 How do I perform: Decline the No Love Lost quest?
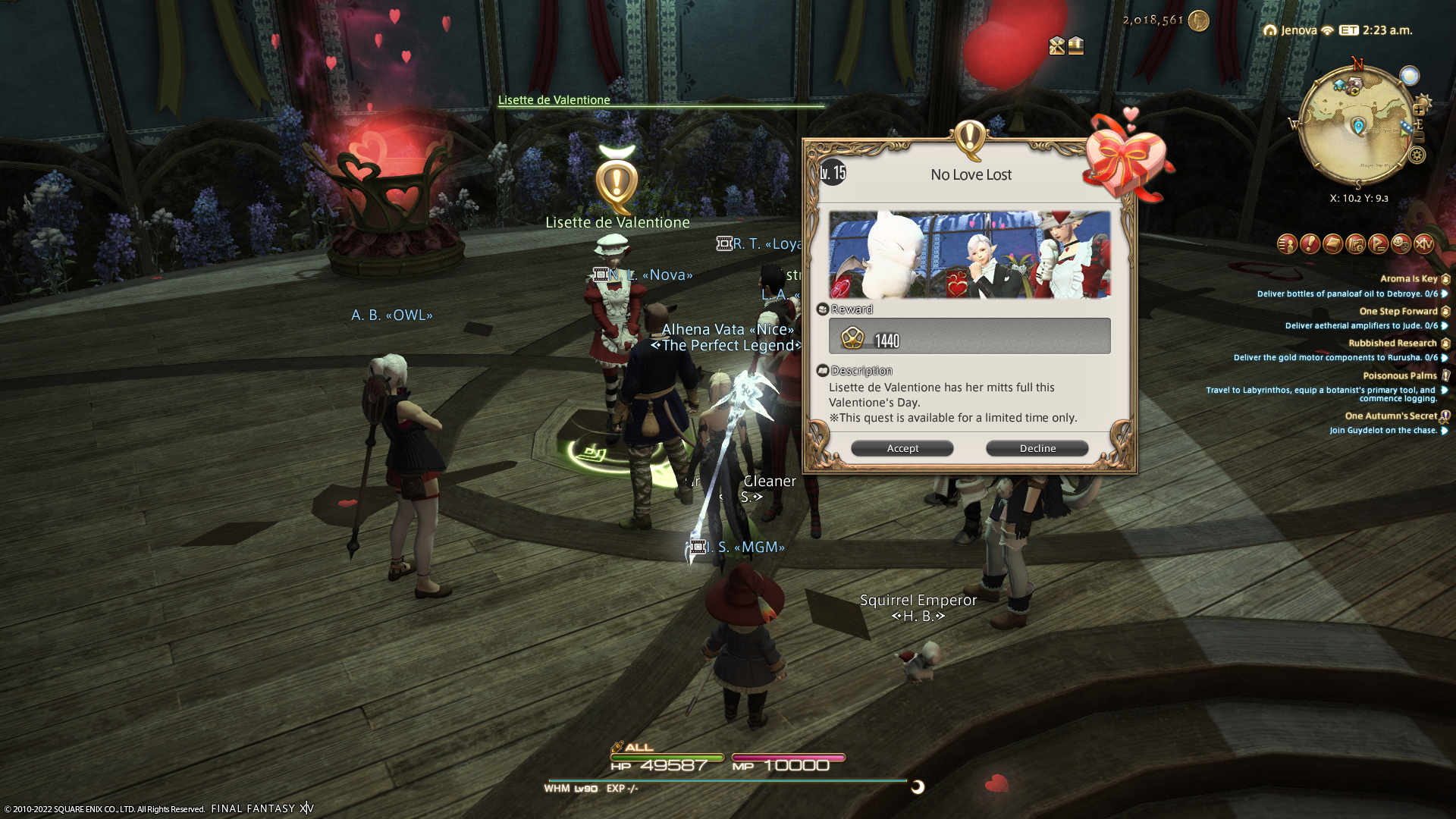click(1037, 448)
